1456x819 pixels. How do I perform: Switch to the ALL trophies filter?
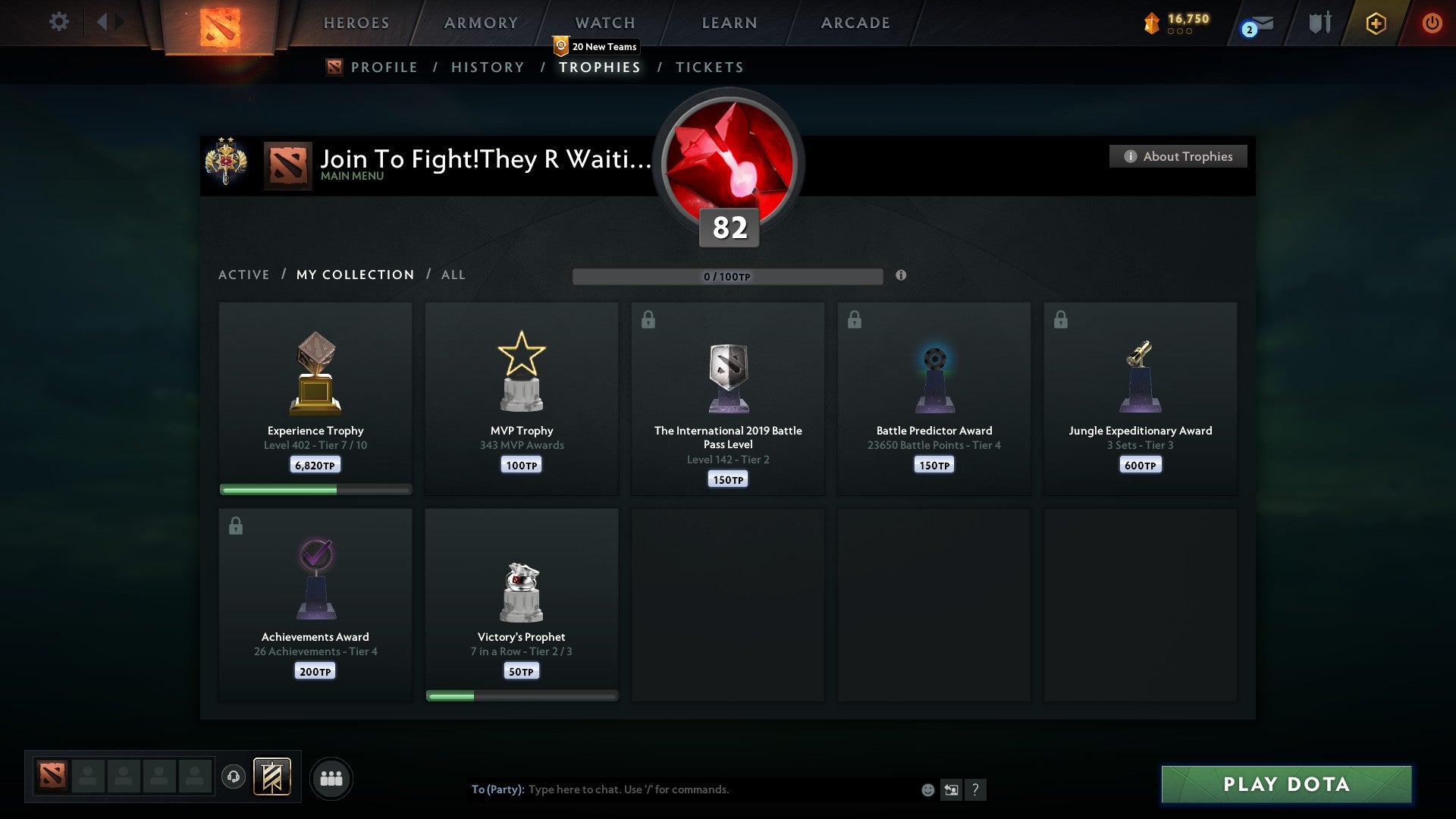[453, 275]
